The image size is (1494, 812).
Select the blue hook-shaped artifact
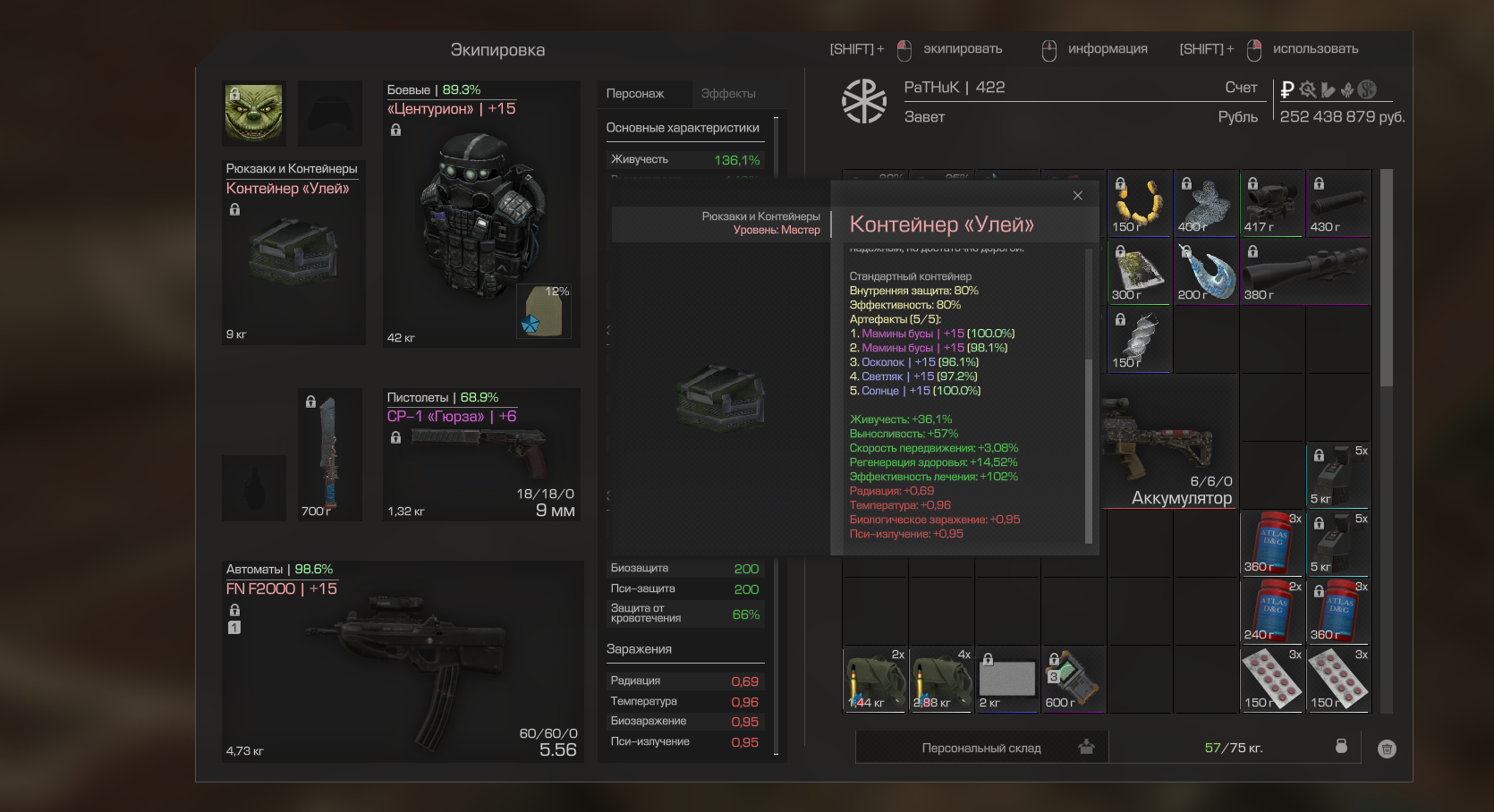coord(1205,271)
